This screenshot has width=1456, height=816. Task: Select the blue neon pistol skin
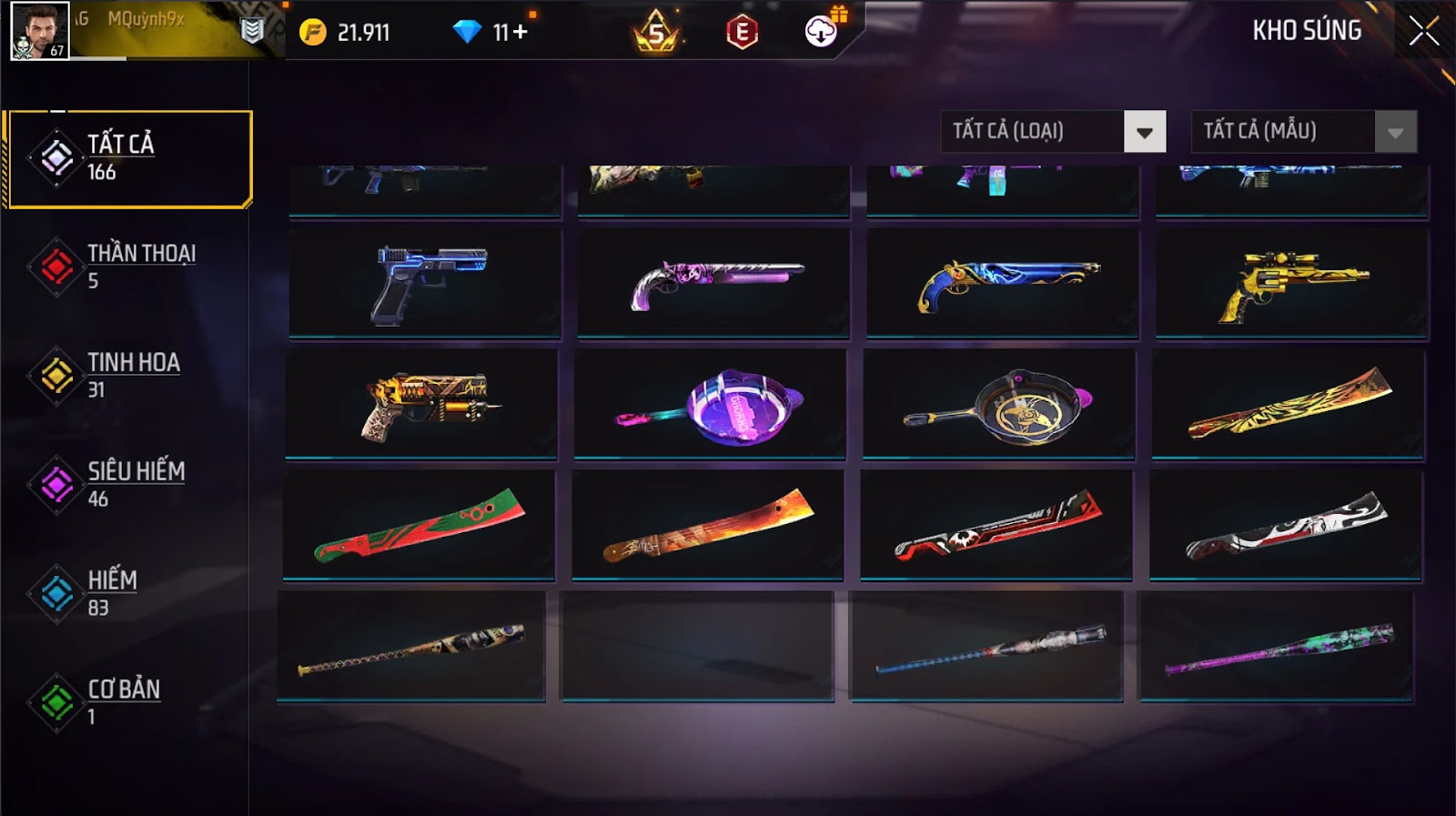pyautogui.click(x=425, y=283)
